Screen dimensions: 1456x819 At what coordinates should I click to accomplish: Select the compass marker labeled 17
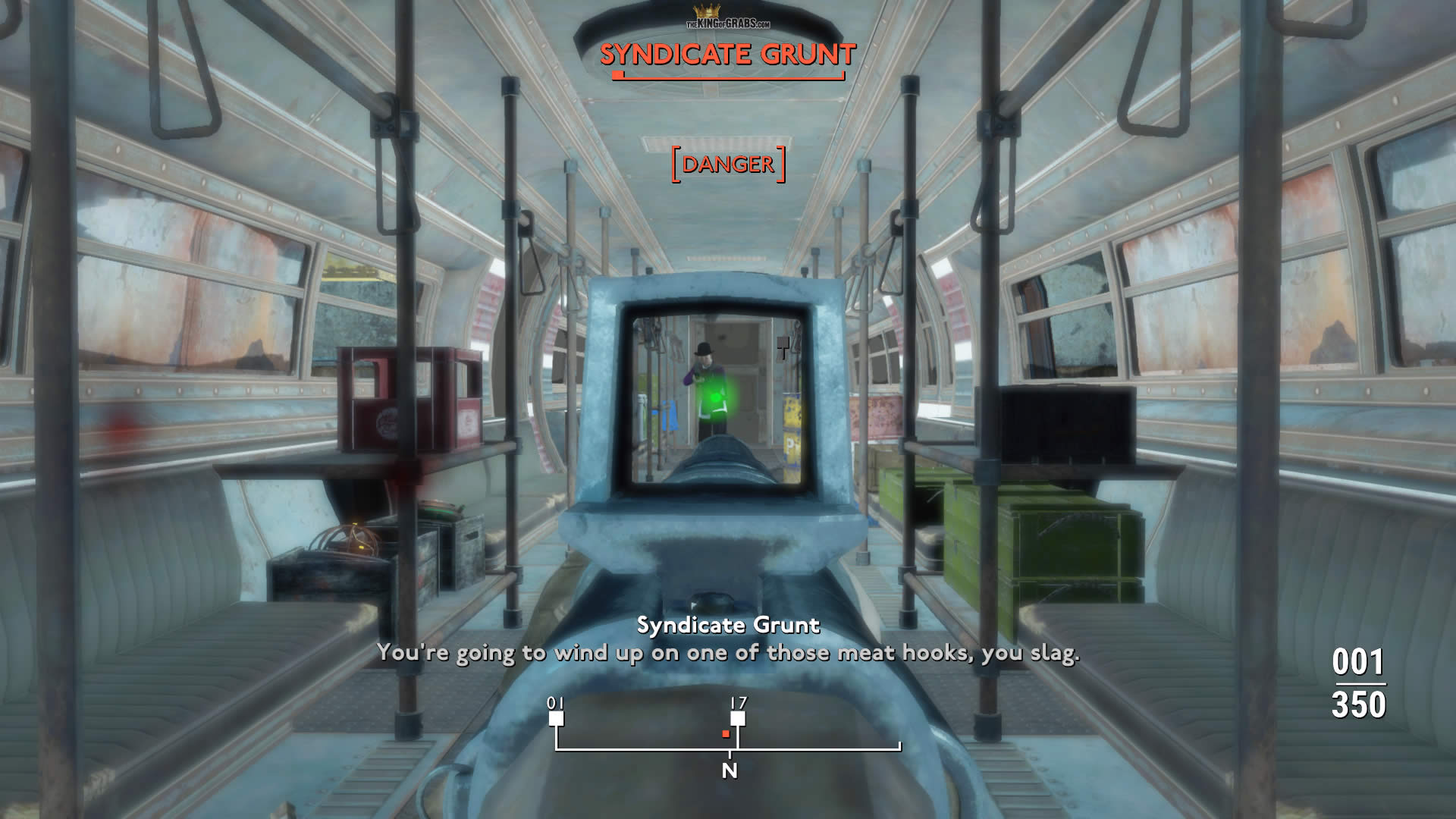point(738,717)
